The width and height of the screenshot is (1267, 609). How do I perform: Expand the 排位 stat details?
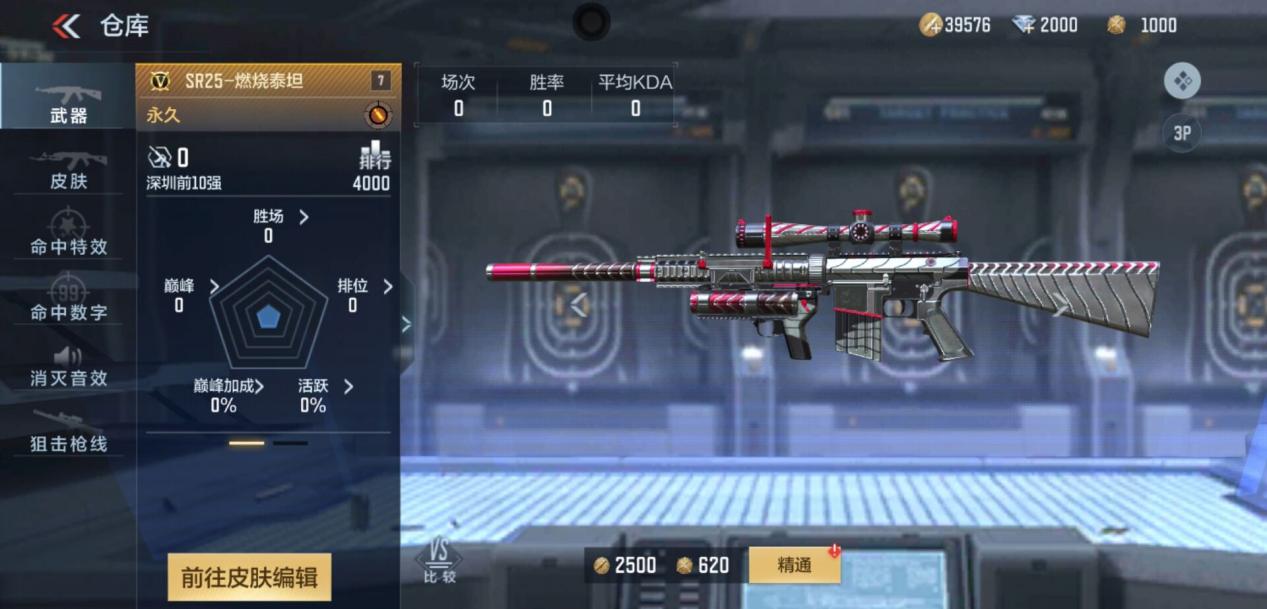[387, 286]
